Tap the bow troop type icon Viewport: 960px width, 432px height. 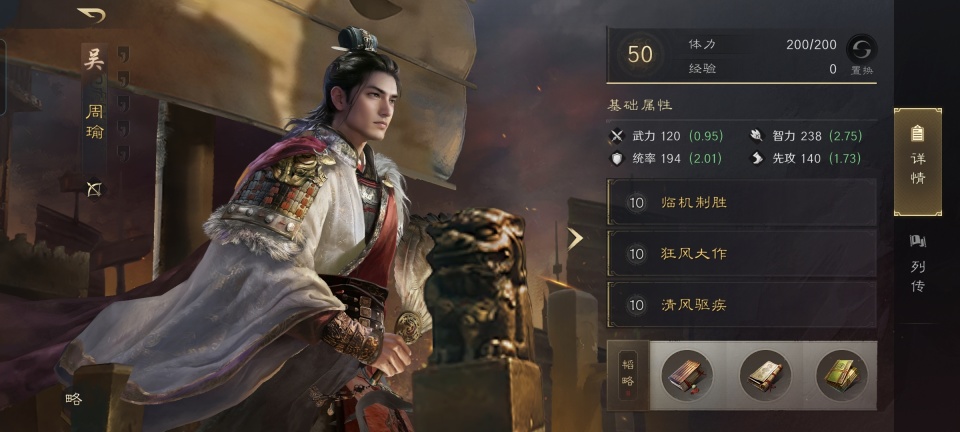(x=94, y=188)
